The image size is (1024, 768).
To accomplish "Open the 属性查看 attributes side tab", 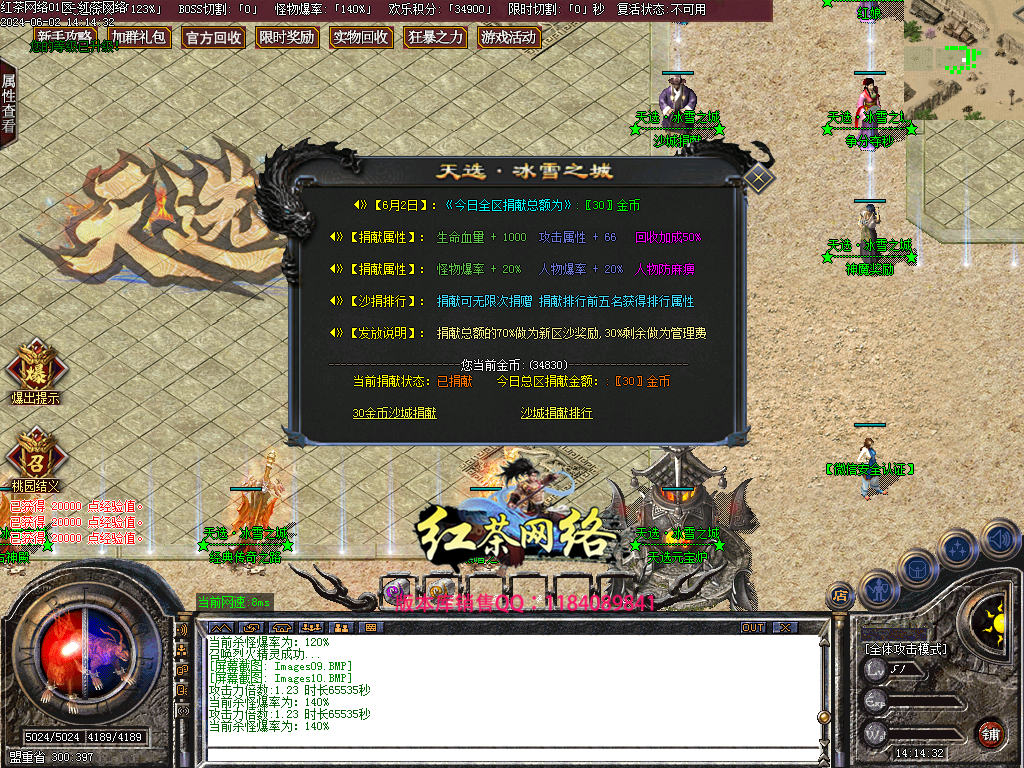I will click(9, 103).
